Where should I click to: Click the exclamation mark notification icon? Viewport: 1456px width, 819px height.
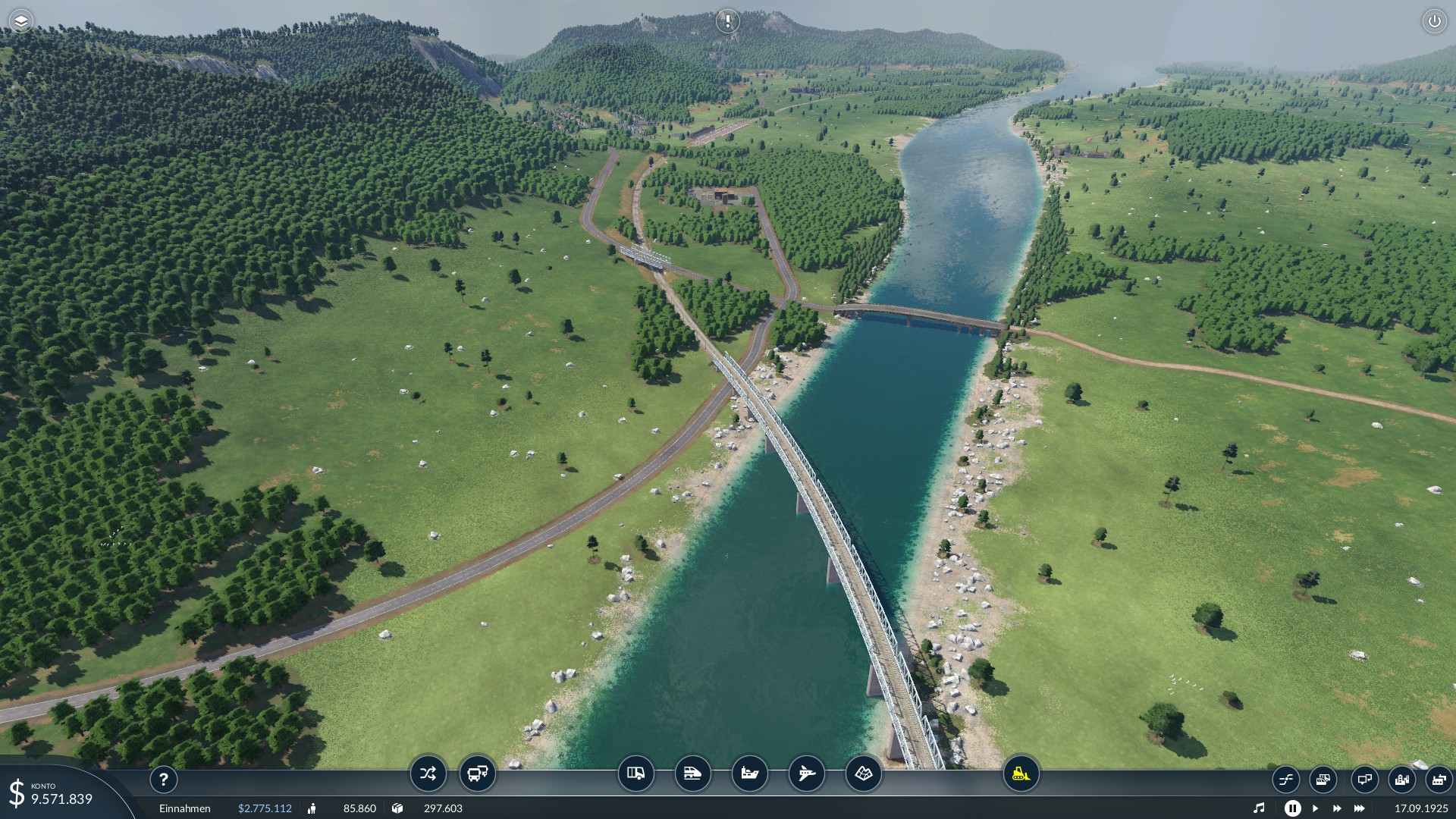727,21
